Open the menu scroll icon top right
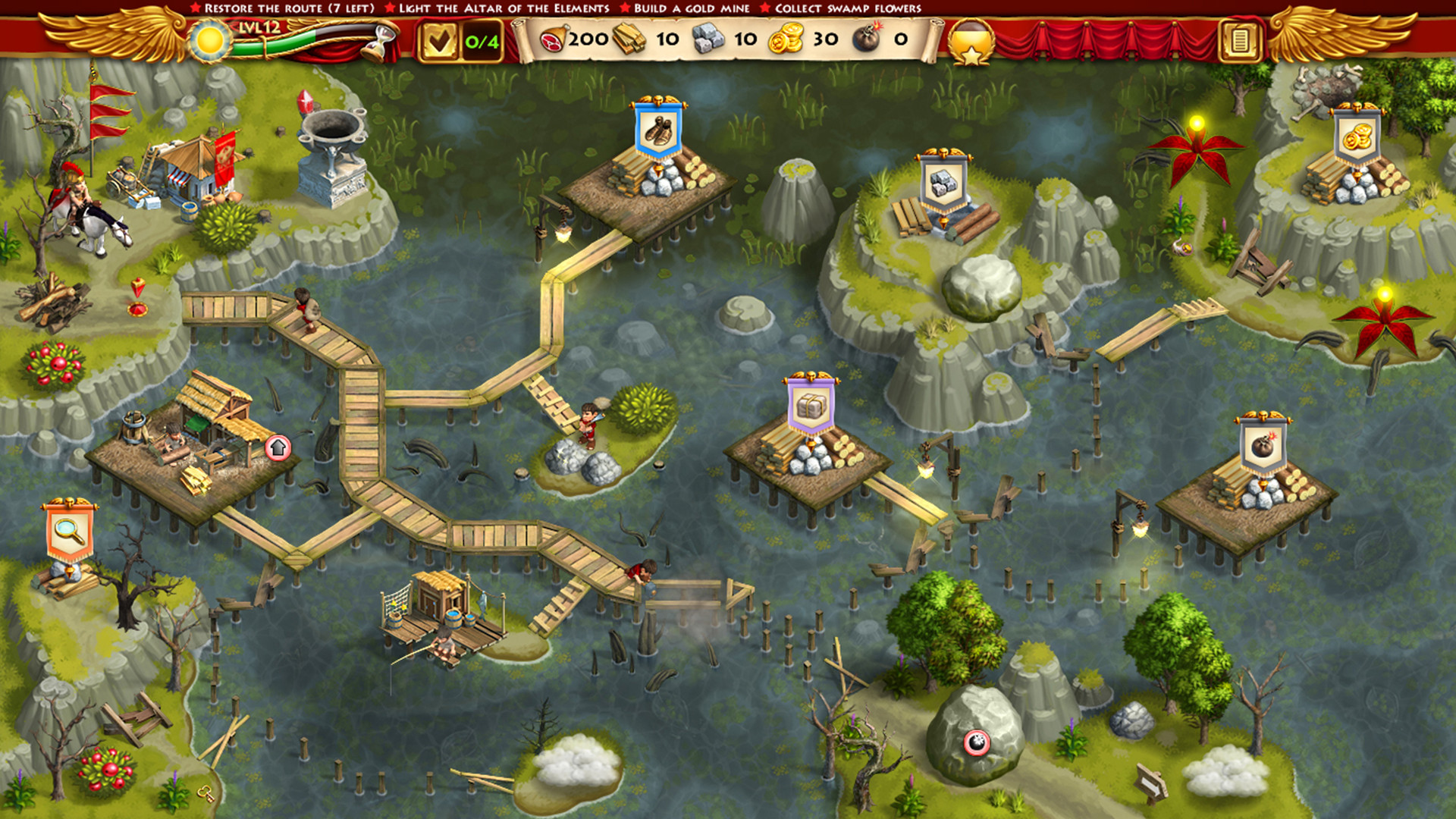The image size is (1456, 819). pyautogui.click(x=1238, y=42)
